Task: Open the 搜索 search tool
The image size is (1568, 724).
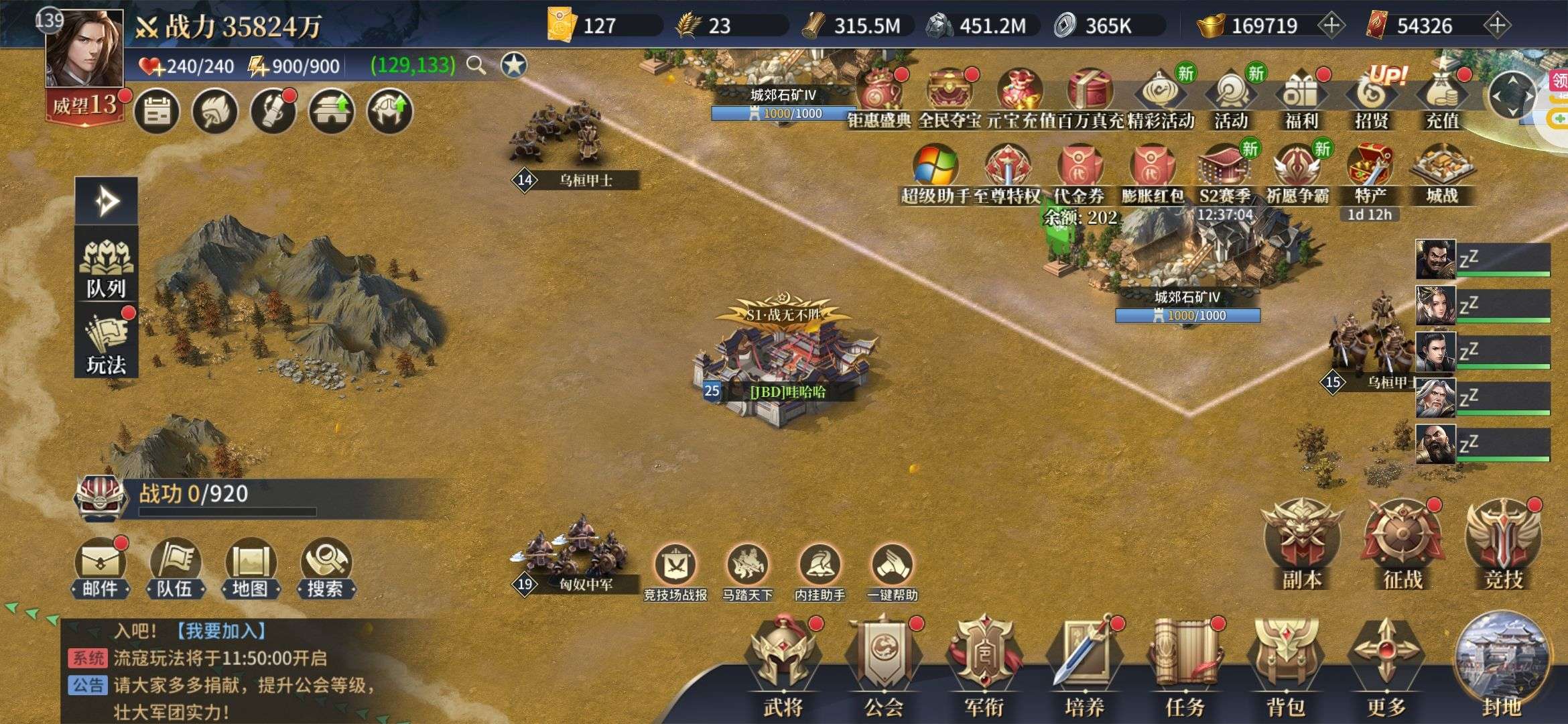Action: coord(326,567)
